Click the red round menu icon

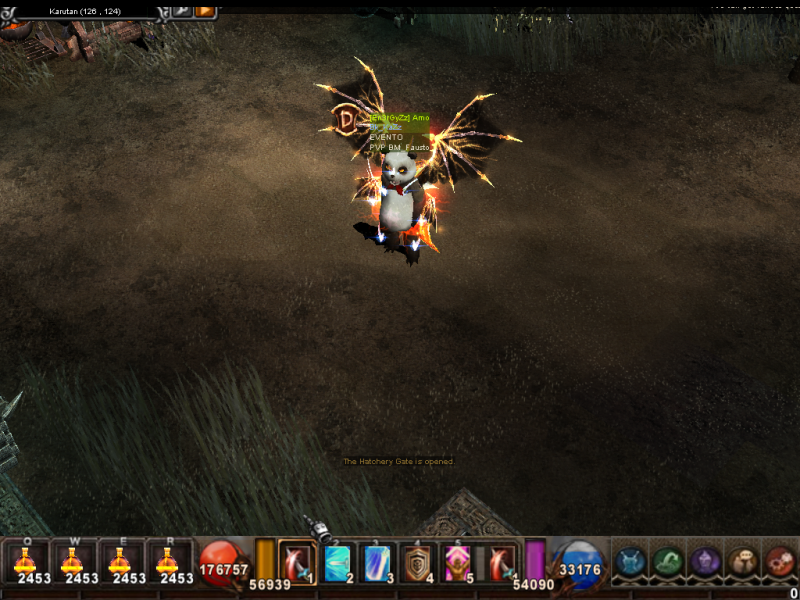[x=780, y=562]
